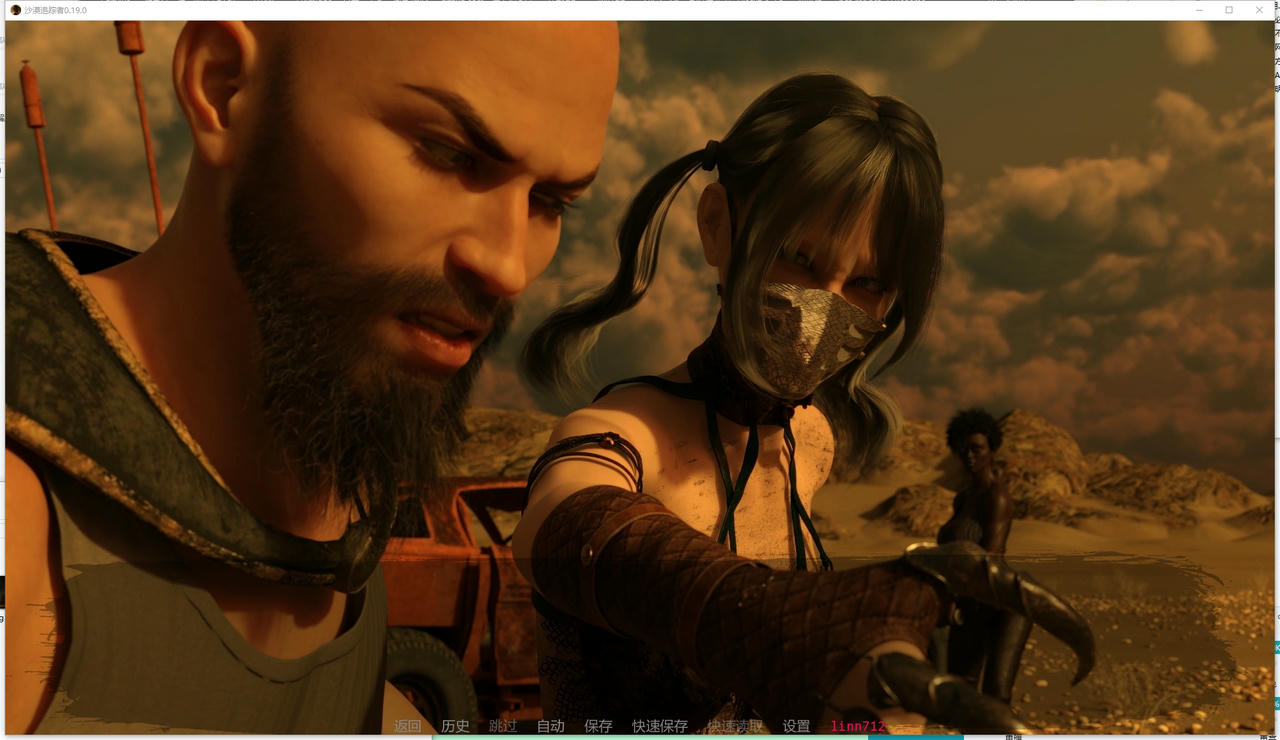Image resolution: width=1280 pixels, height=740 pixels.
Task: Click the game icon in the title bar
Action: pyautogui.click(x=15, y=9)
